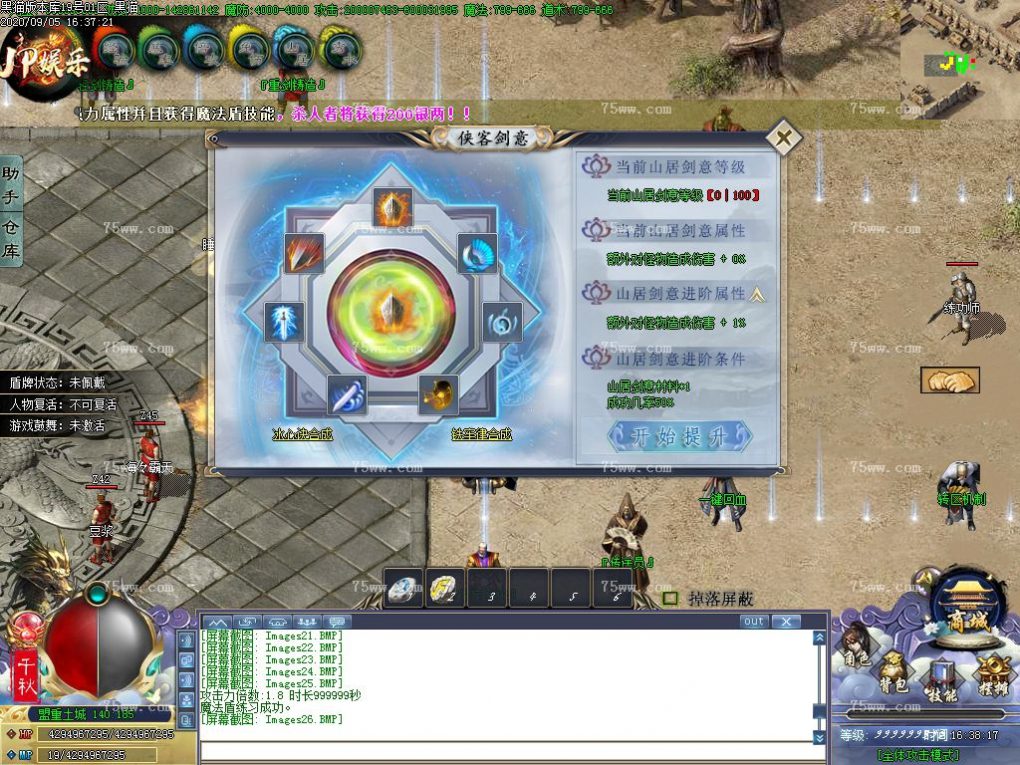This screenshot has height=765, width=1020.
Task: Toggle the 掉落屏蔽 checkbox
Action: pos(670,598)
